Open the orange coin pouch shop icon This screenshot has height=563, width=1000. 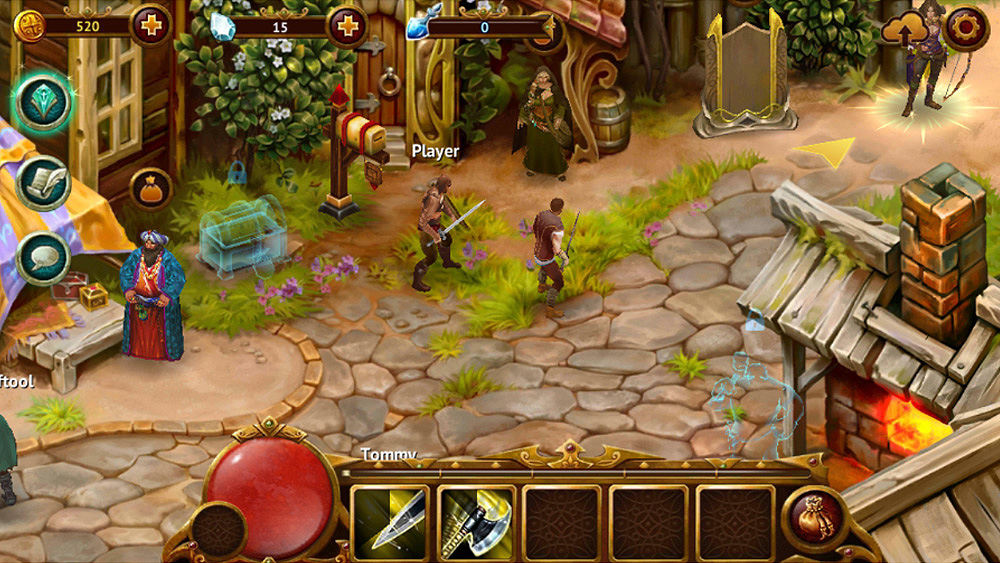(150, 188)
